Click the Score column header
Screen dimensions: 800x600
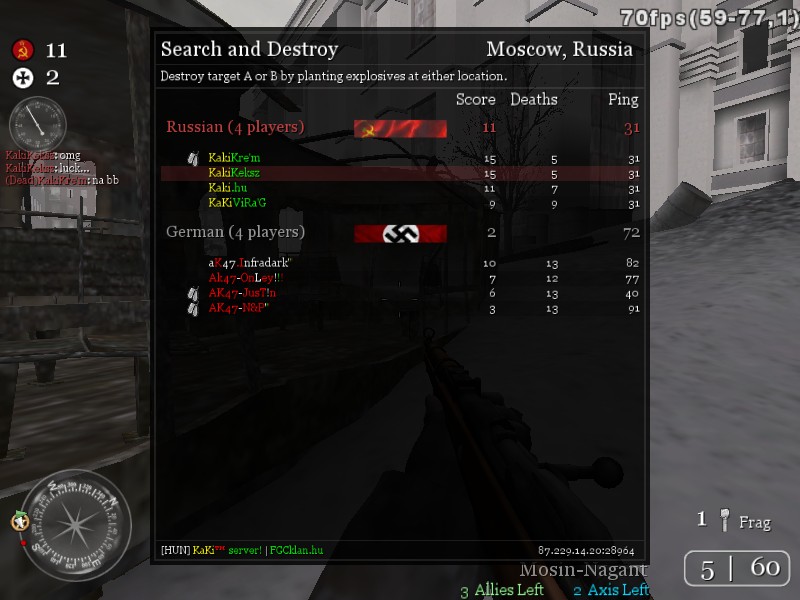pyautogui.click(x=475, y=100)
